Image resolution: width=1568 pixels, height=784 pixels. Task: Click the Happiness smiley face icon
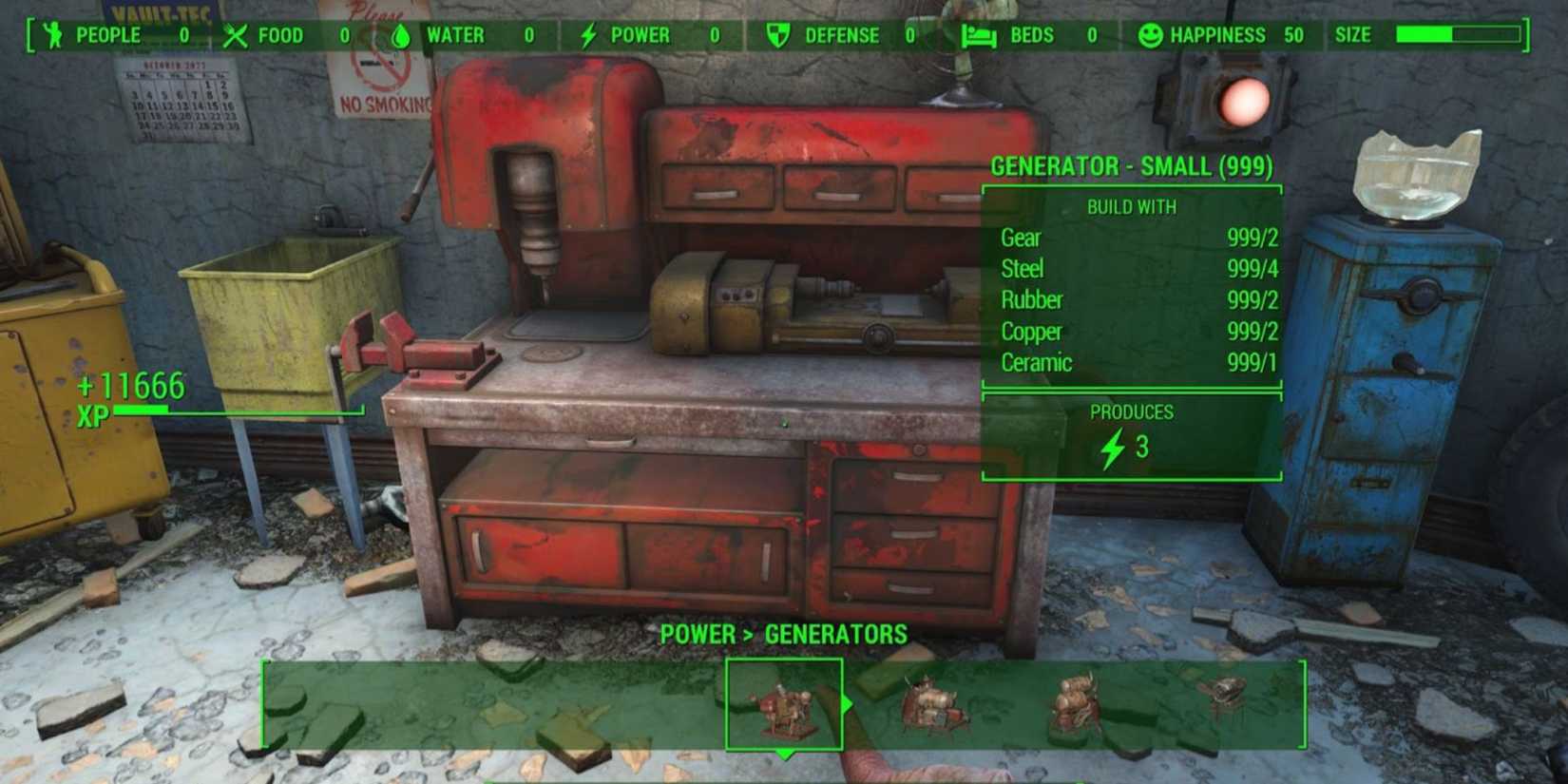coord(1151,36)
